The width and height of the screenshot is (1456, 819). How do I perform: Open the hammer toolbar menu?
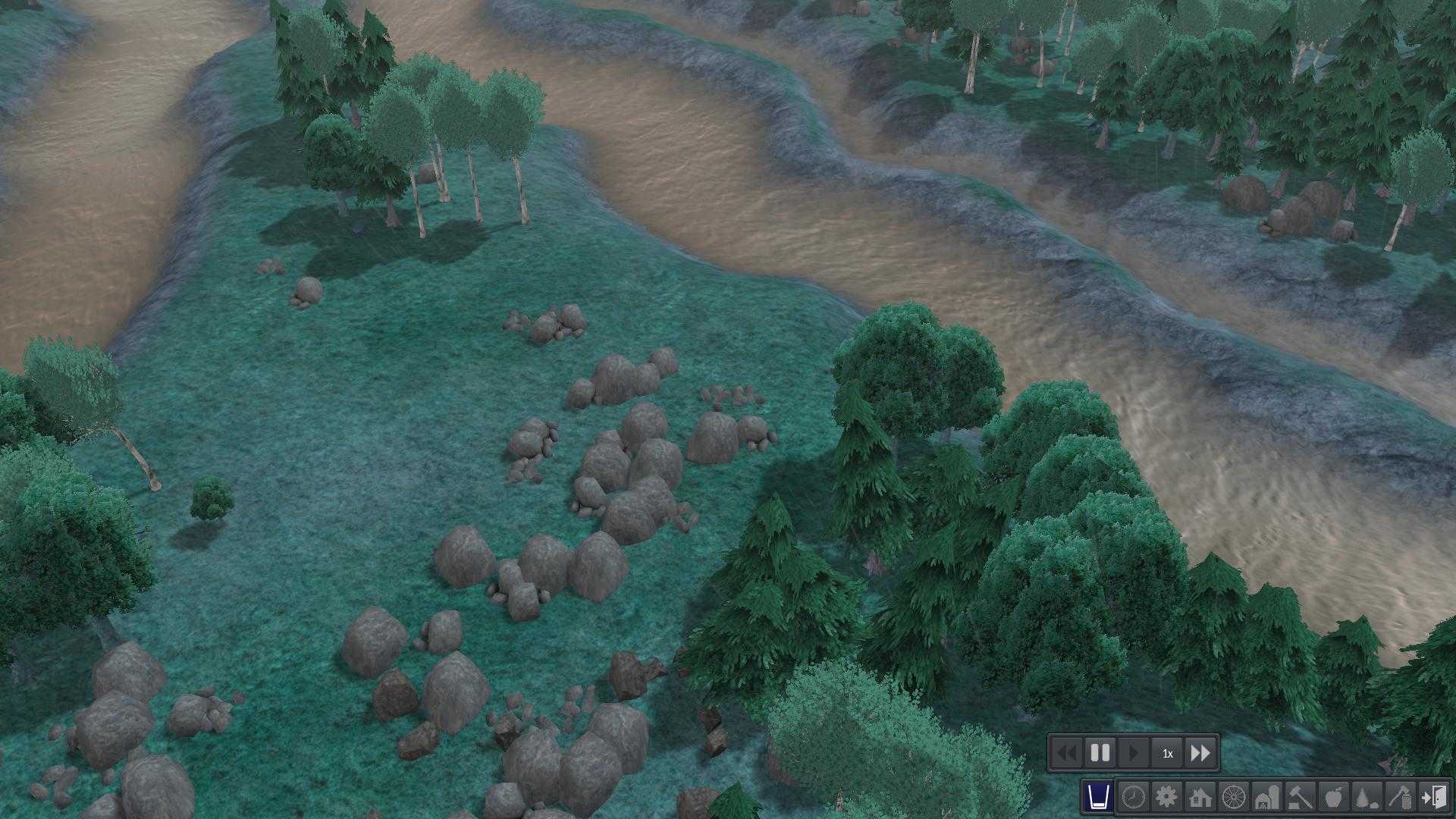tap(1301, 797)
